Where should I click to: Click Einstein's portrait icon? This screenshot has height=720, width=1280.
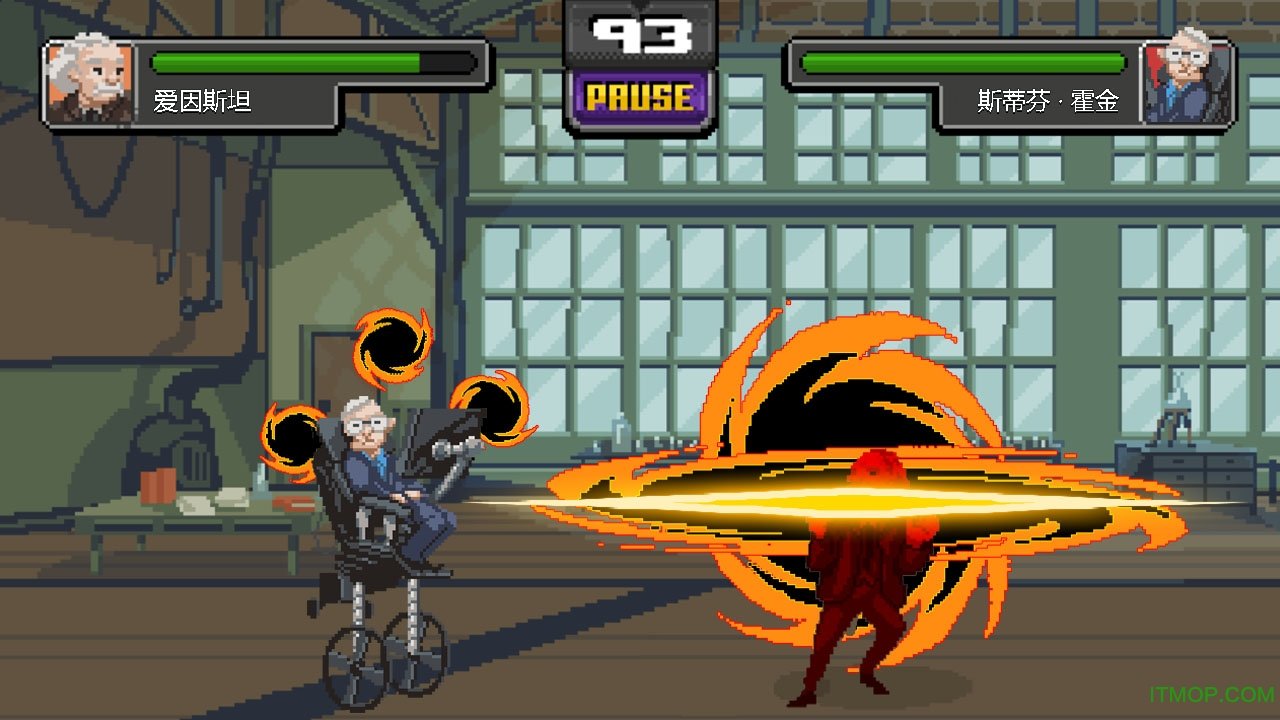click(x=86, y=81)
